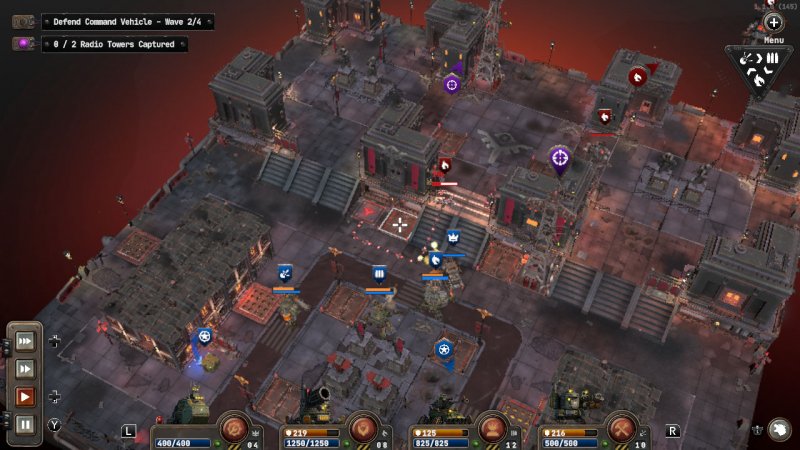Select the 1250/1250 artillery unit button
This screenshot has height=450, width=800.
point(364,429)
